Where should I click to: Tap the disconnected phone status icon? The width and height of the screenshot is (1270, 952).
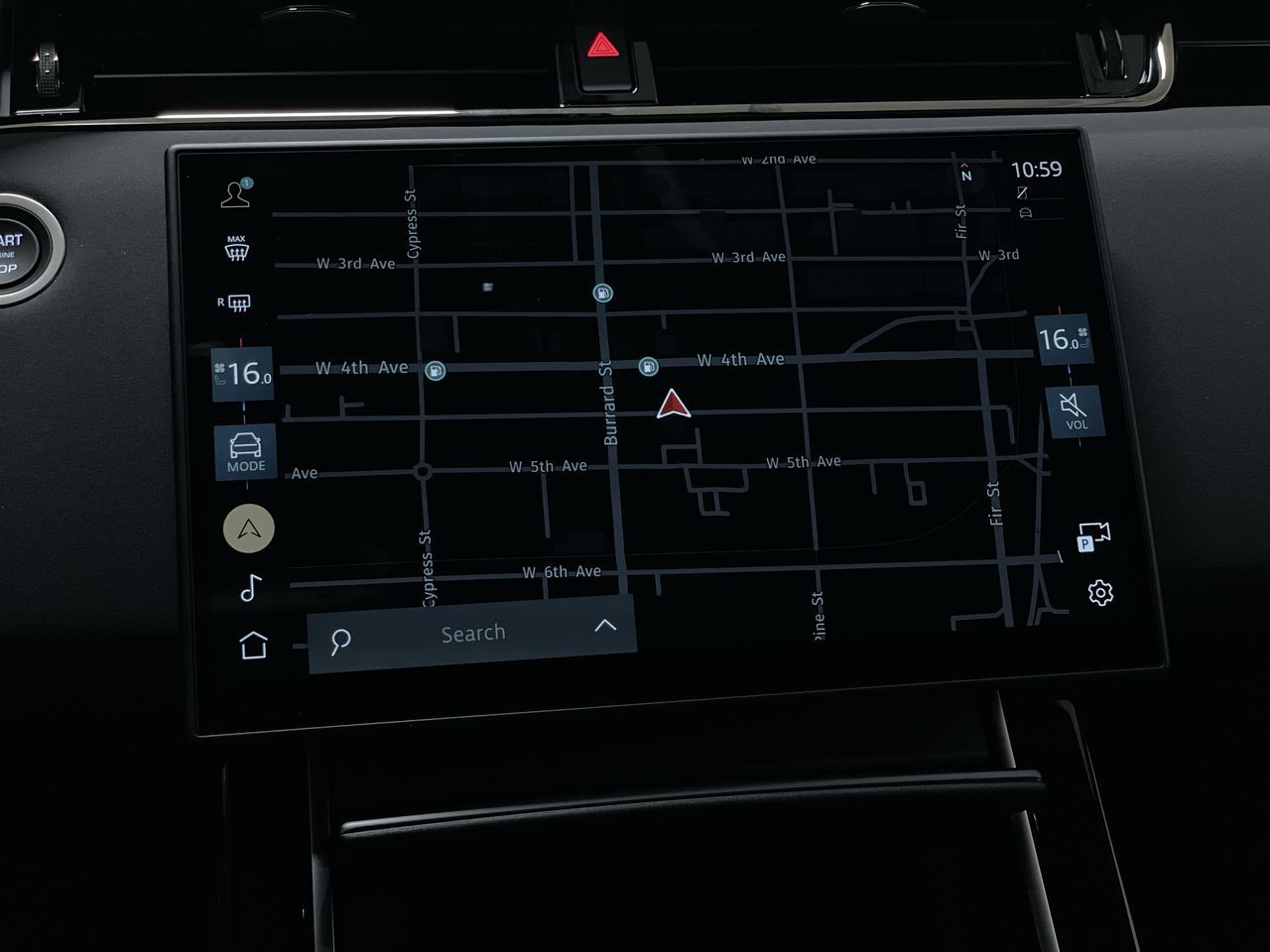point(1022,193)
